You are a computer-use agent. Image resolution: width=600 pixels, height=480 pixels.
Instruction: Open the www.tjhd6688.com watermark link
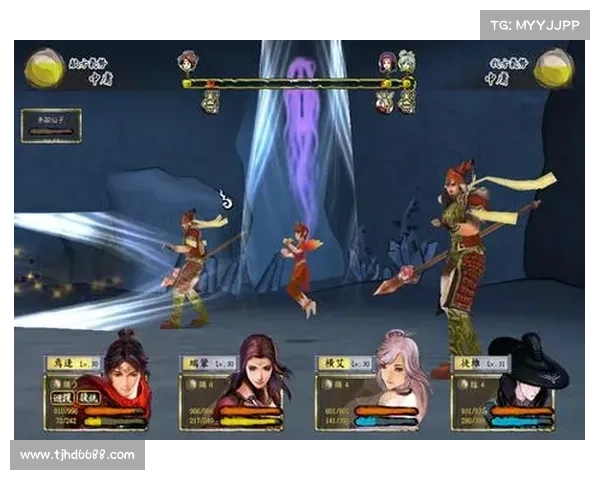[x=80, y=455]
